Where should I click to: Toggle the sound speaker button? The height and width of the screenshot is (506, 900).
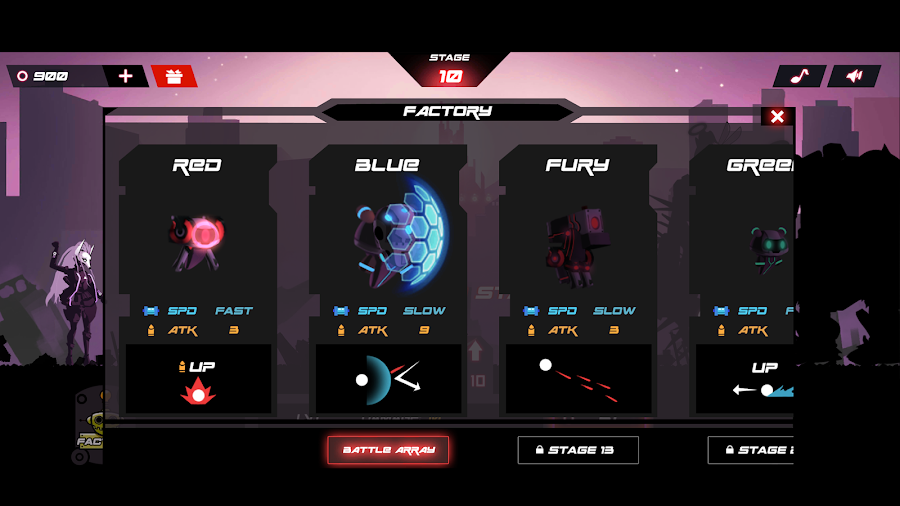point(854,76)
